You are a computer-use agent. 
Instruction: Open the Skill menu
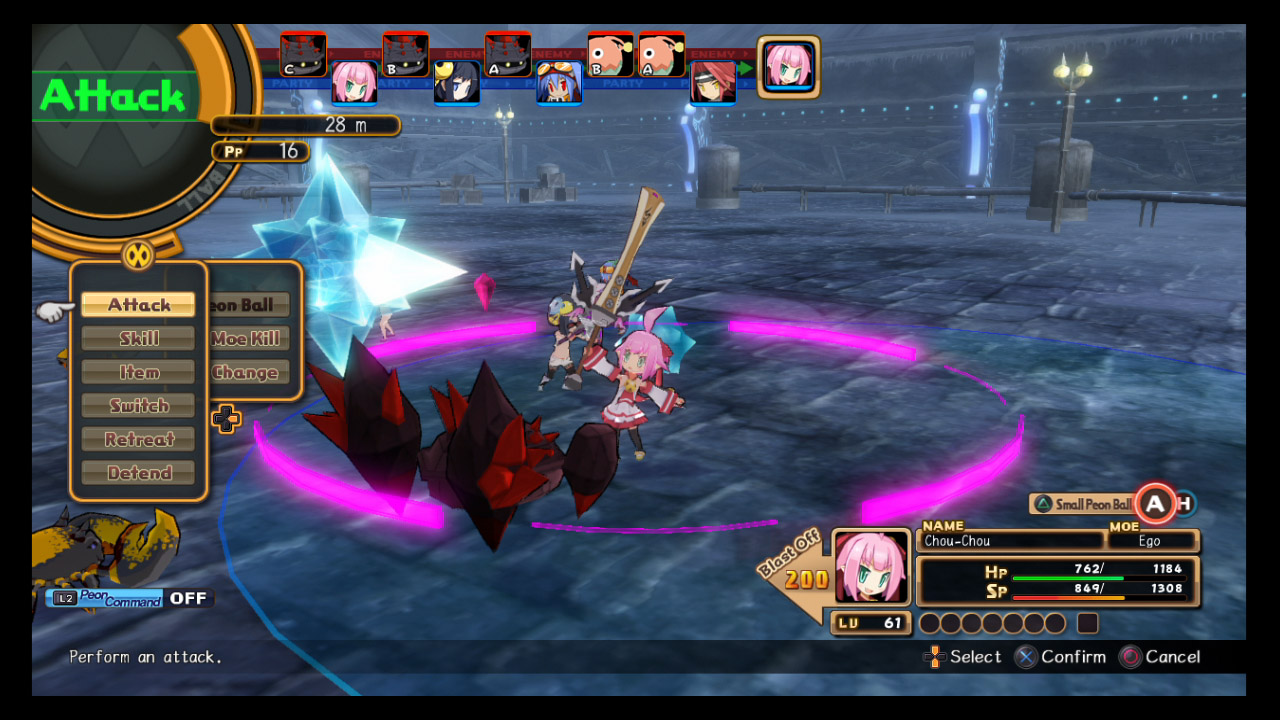(139, 339)
